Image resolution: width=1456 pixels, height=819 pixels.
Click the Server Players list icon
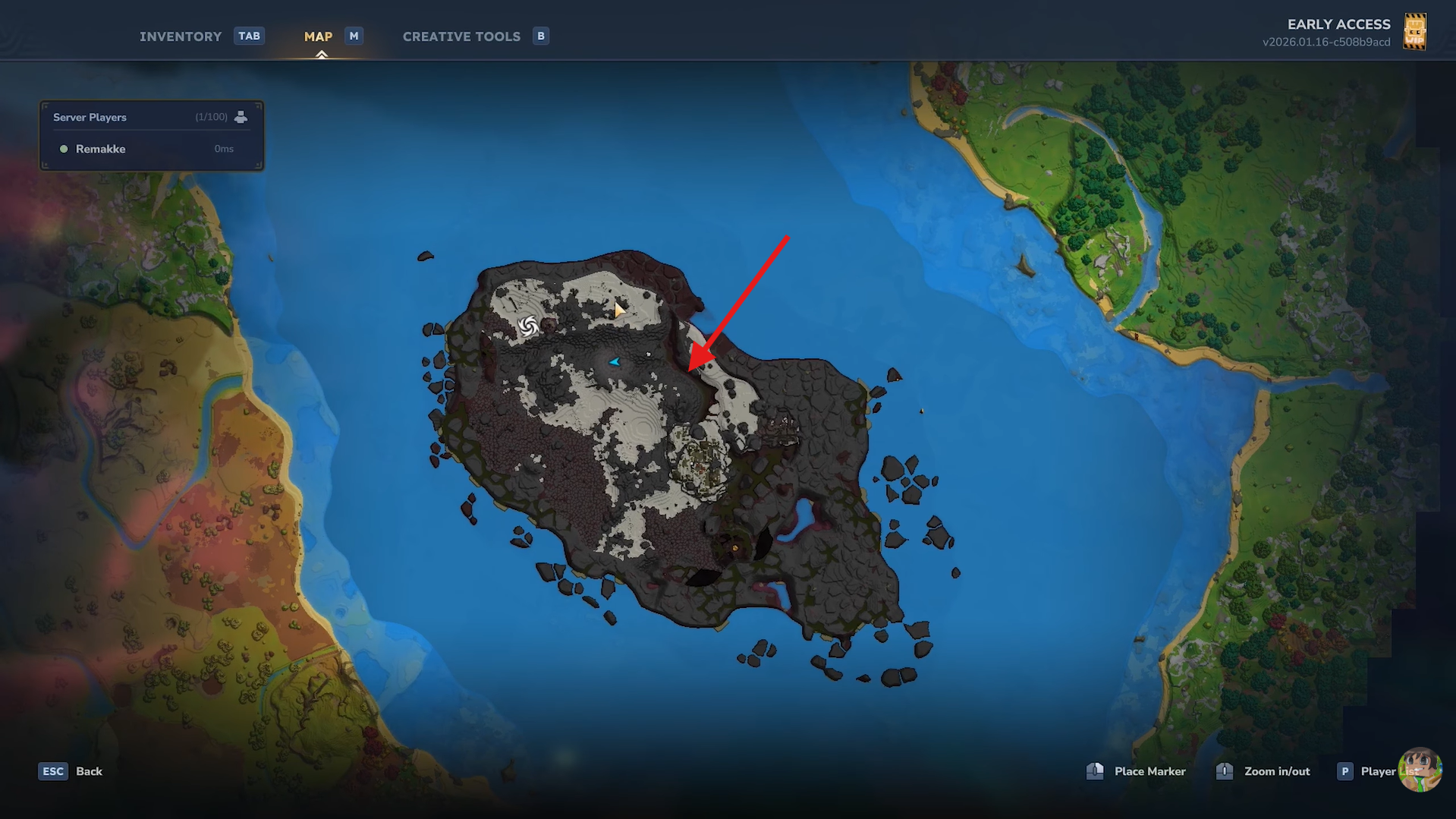click(x=241, y=117)
